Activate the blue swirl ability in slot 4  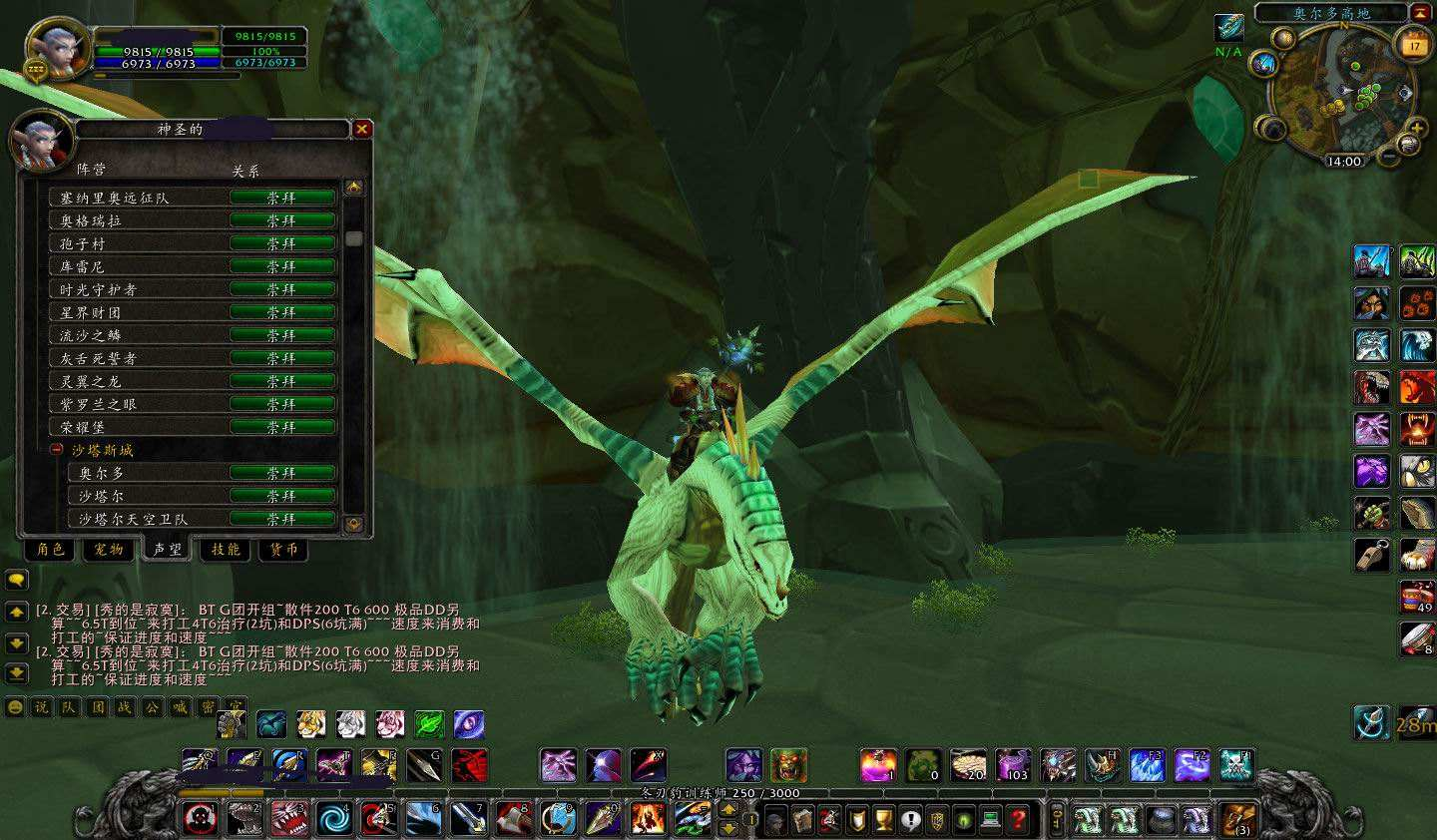click(x=332, y=819)
